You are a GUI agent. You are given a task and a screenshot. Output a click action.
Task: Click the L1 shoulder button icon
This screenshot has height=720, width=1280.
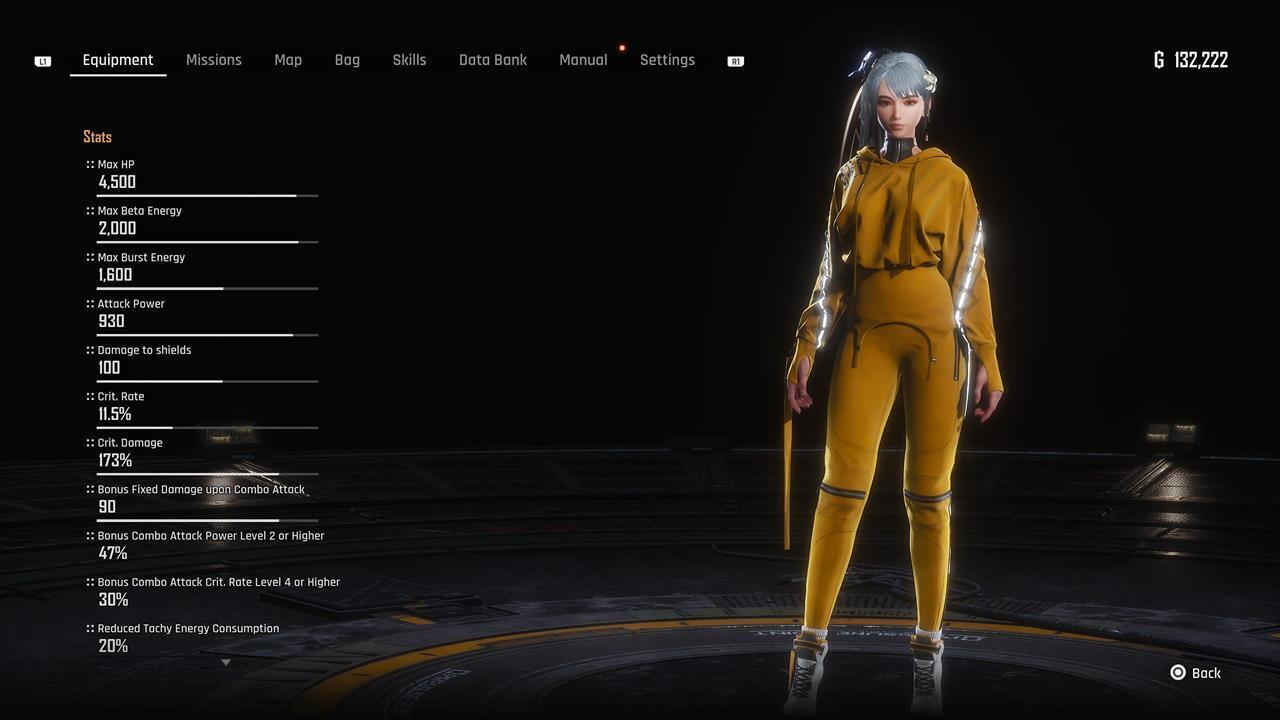click(41, 60)
